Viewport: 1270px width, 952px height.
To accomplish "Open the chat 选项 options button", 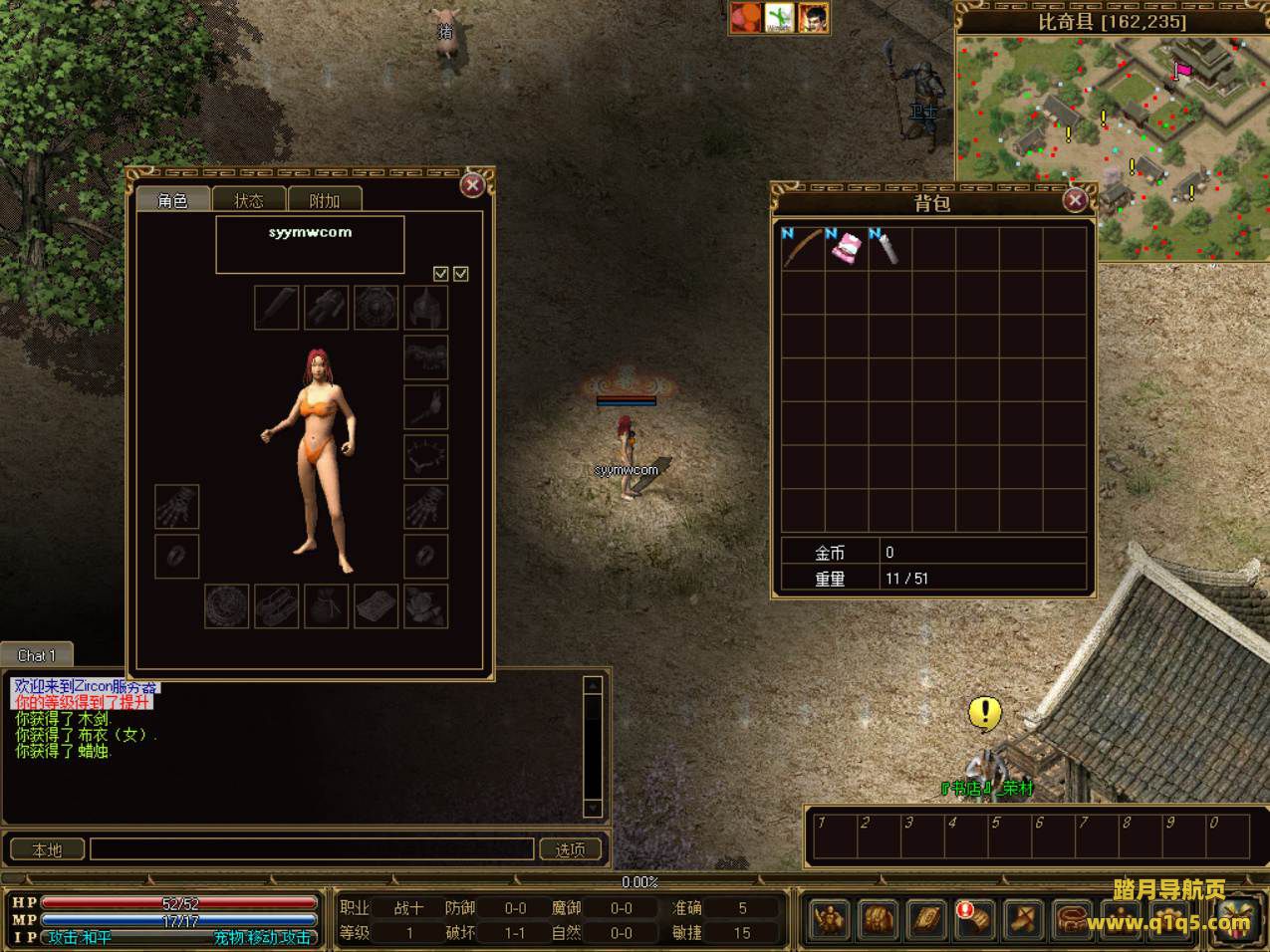I will (571, 849).
